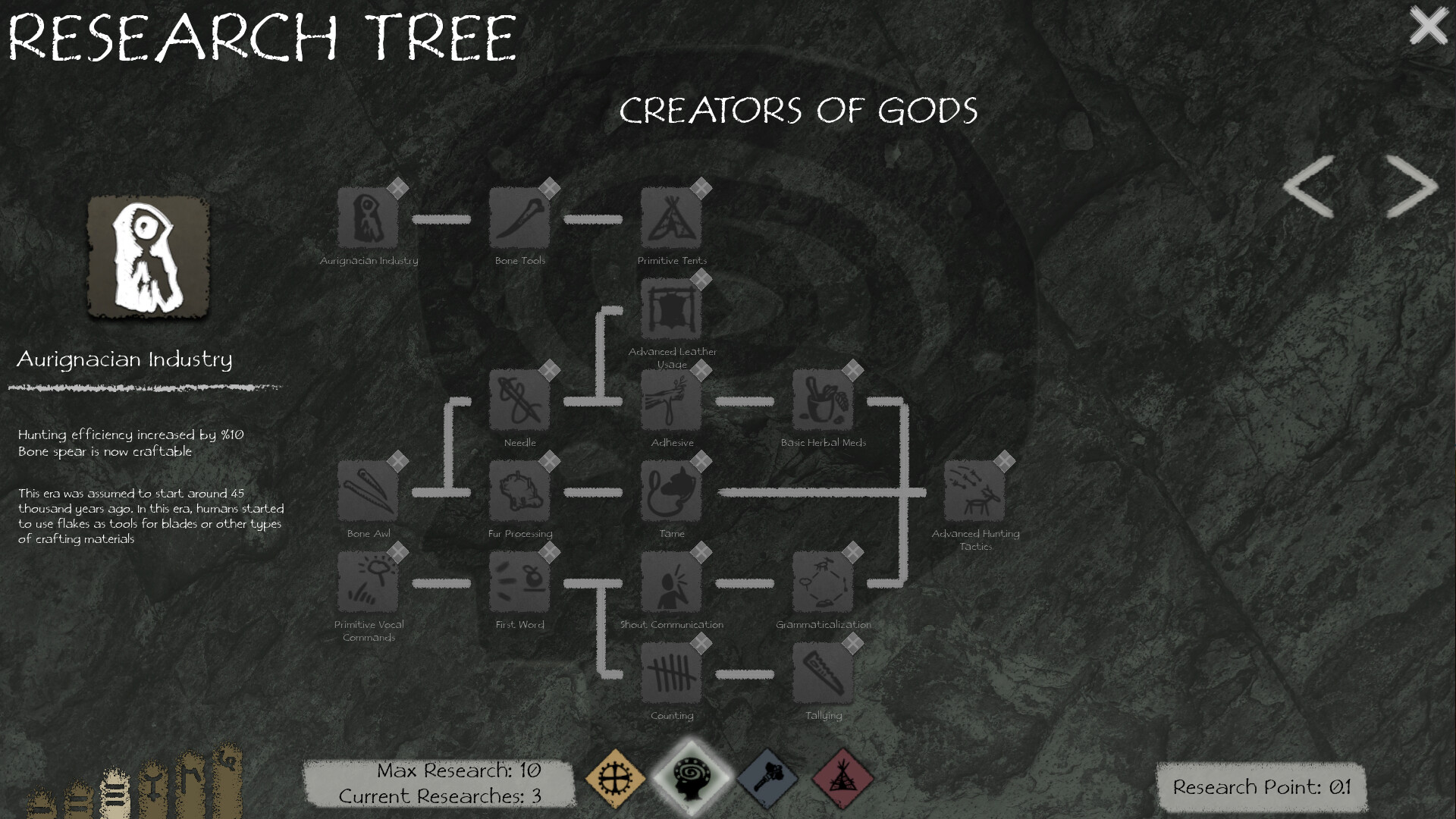Select the Adhesive research node

pos(670,400)
